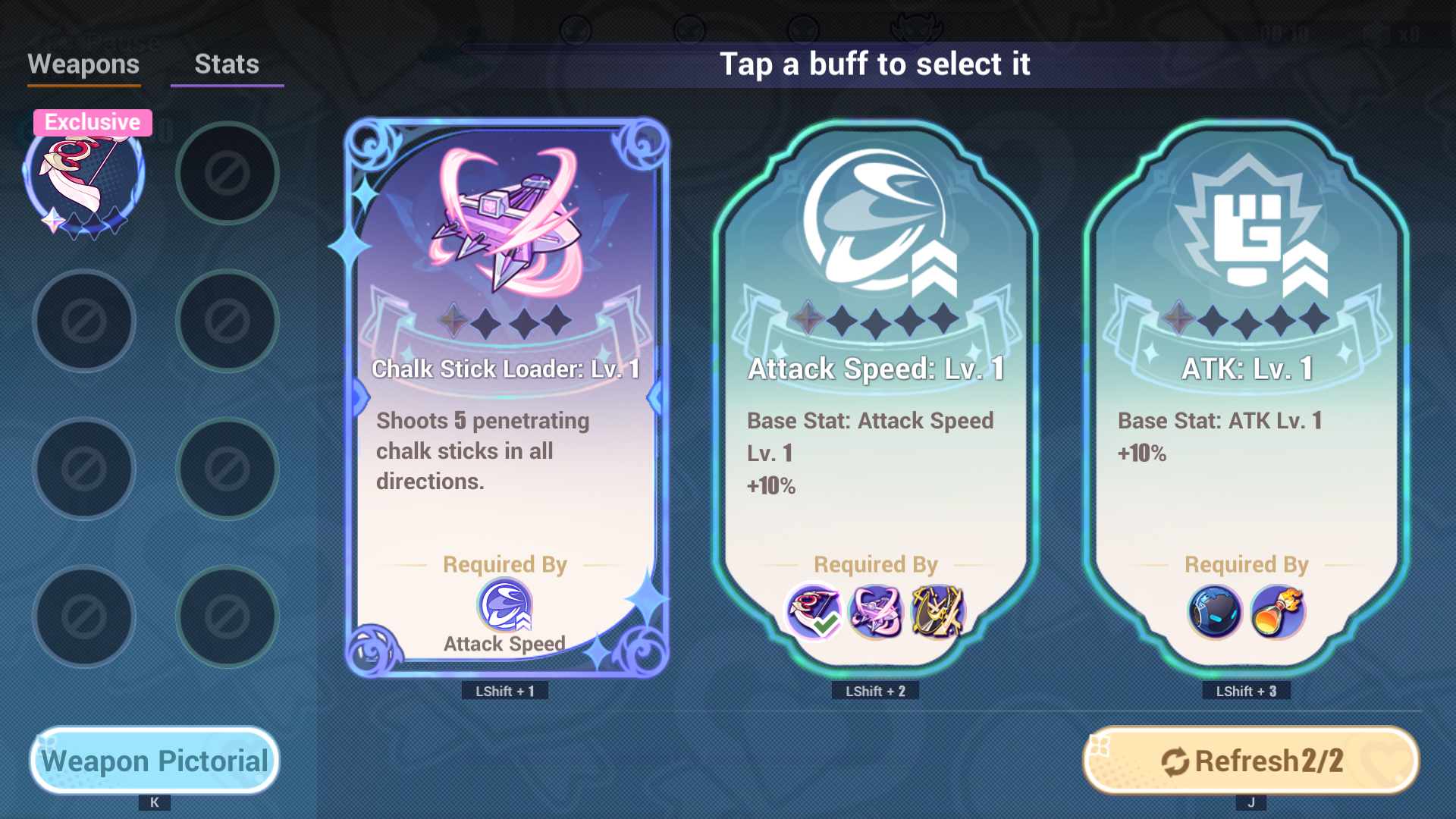Select an empty weapon slot beside the Exclusive weapon

pyautogui.click(x=227, y=173)
